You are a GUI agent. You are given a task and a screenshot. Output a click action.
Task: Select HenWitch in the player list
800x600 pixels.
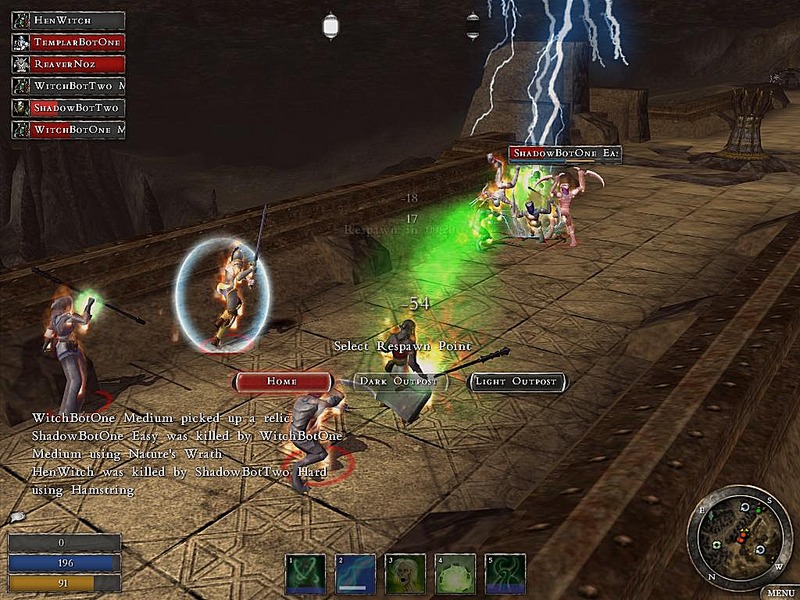pos(68,20)
